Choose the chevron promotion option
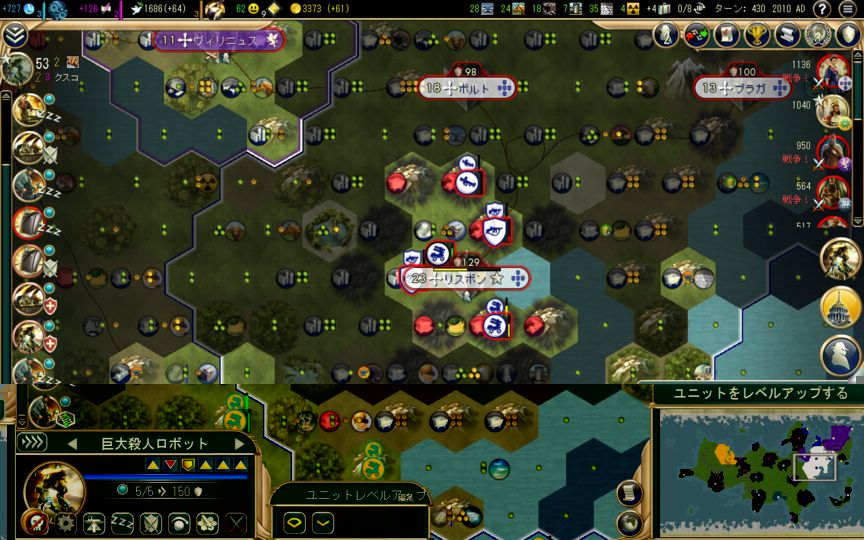Image resolution: width=864 pixels, height=540 pixels. click(x=323, y=521)
